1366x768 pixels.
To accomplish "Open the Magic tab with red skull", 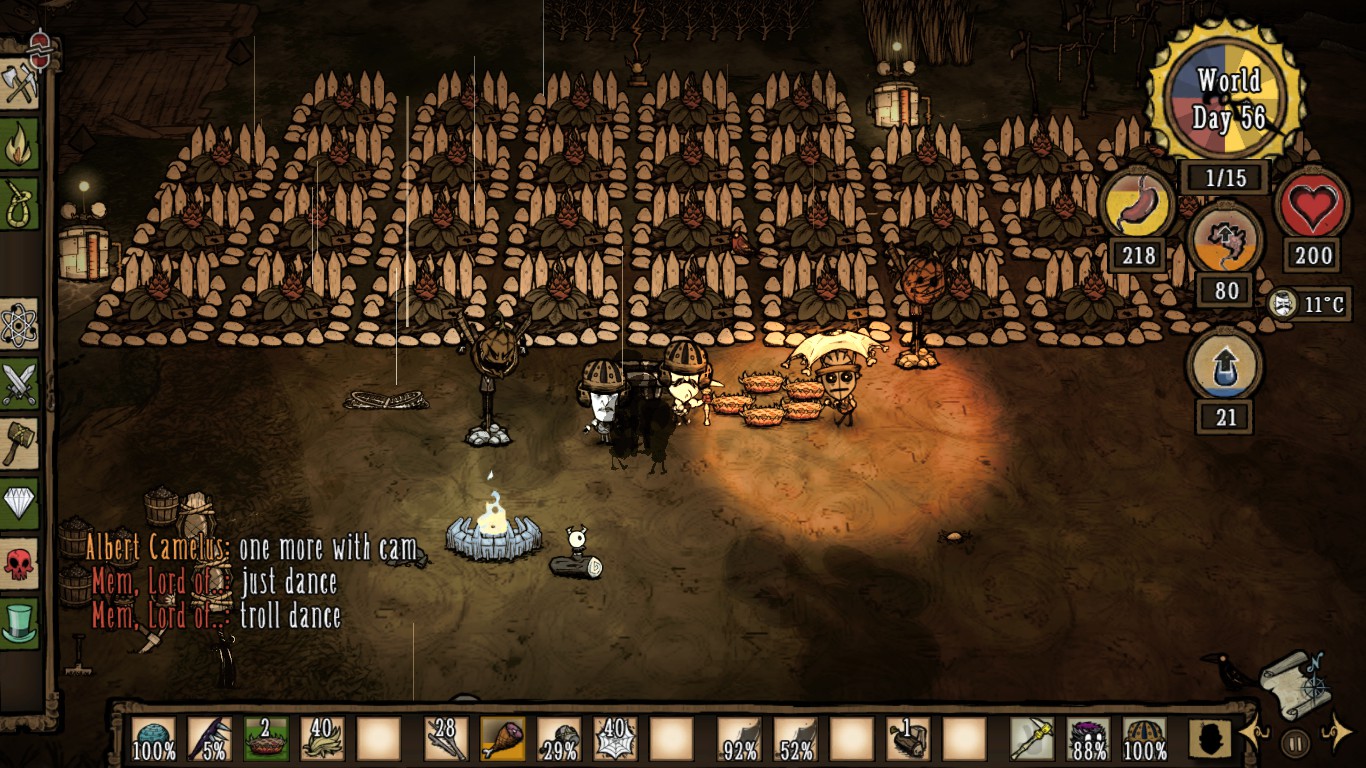I will coord(20,564).
